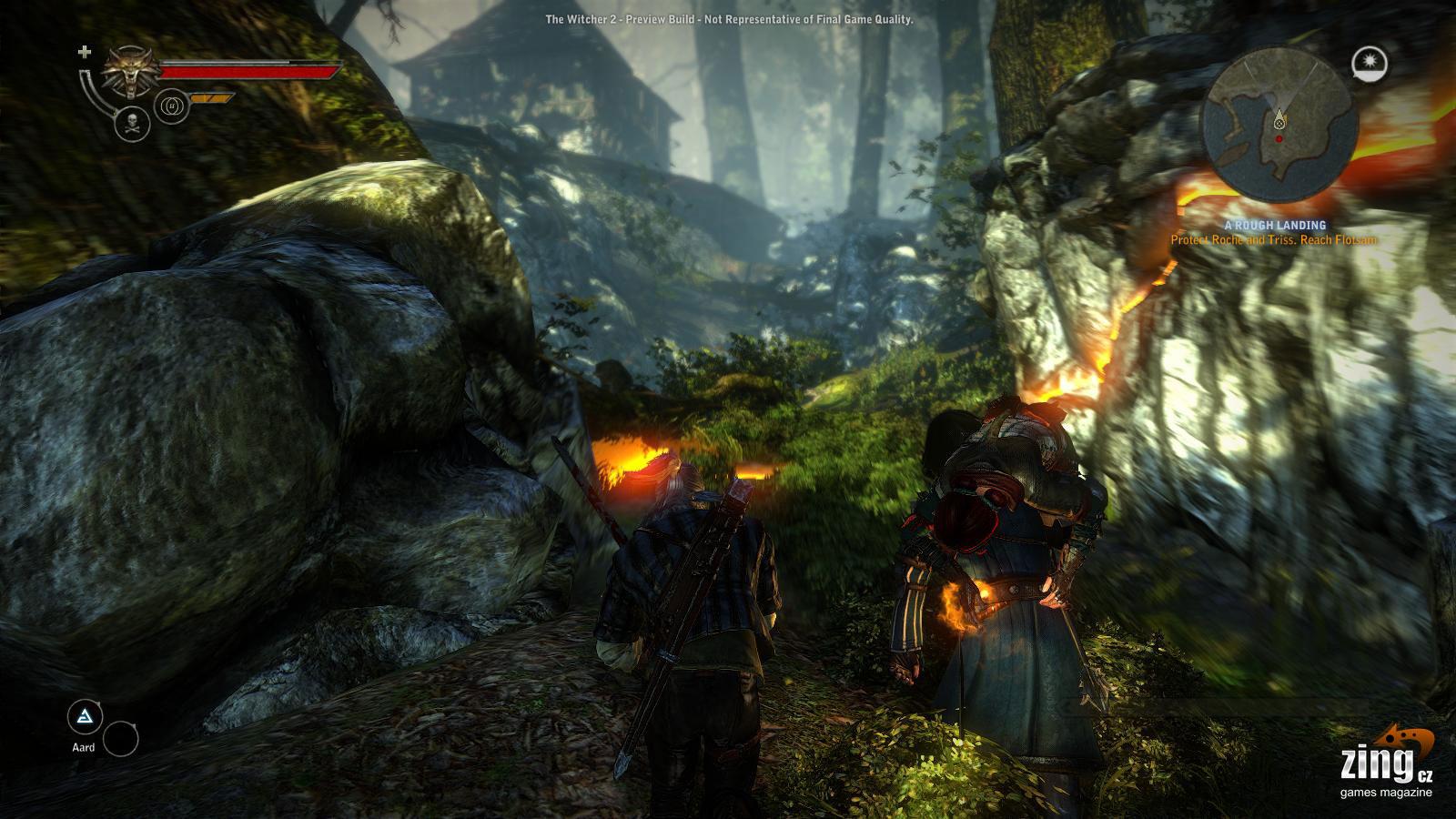
Task: Click the red quest marker on the minimap
Action: 1279,138
